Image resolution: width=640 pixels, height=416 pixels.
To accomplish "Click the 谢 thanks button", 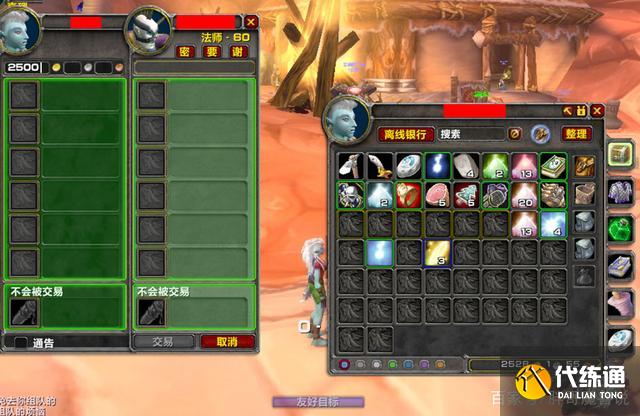I will 237,52.
